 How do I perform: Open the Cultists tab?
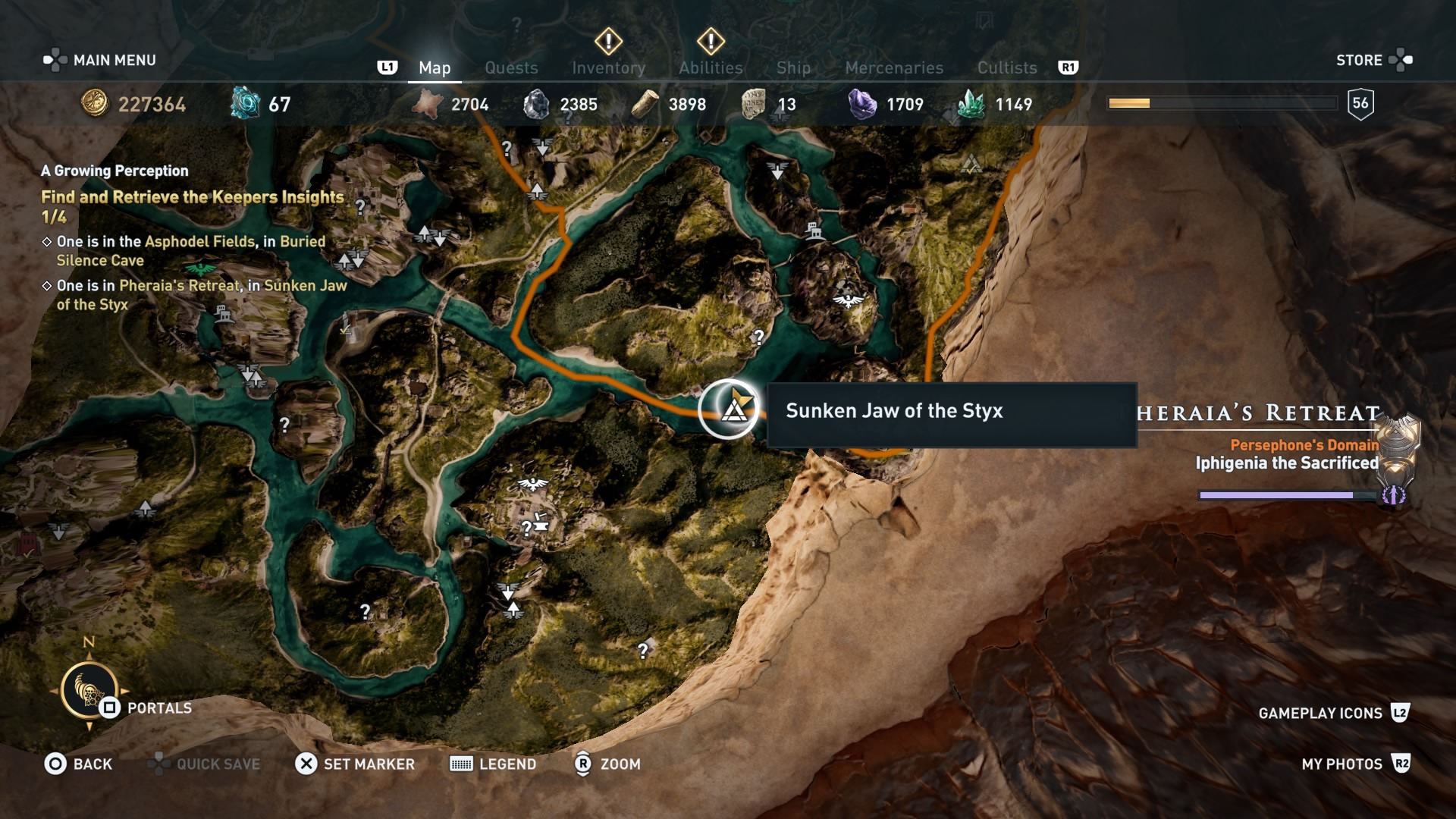pyautogui.click(x=1006, y=67)
